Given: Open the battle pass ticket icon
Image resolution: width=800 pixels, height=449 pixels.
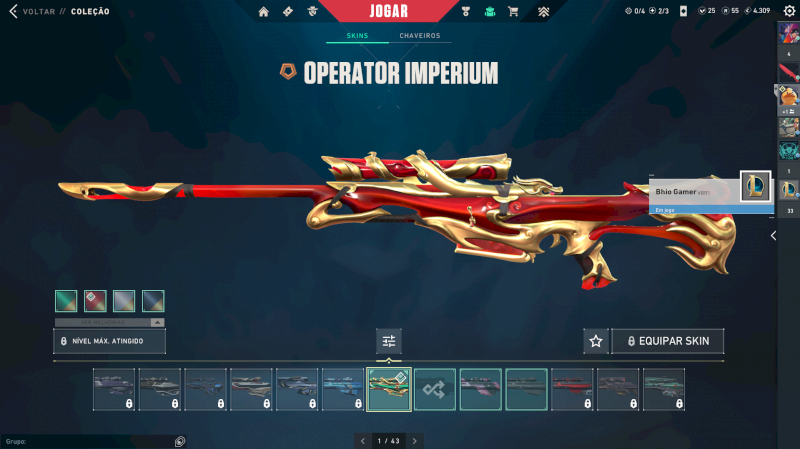Looking at the screenshot, I should click(x=288, y=11).
